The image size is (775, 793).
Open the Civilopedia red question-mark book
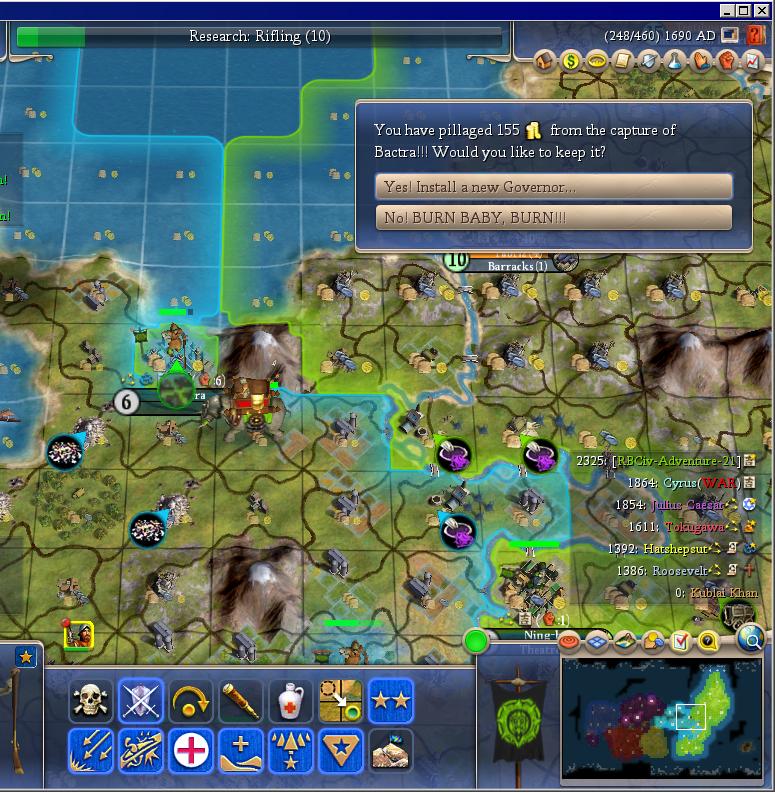(x=756, y=35)
